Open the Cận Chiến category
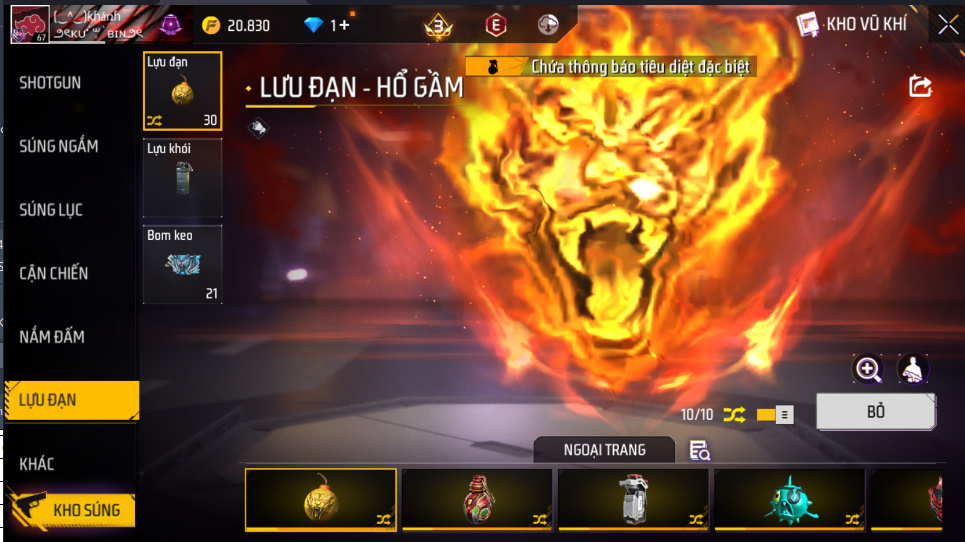The width and height of the screenshot is (965, 542). point(54,273)
